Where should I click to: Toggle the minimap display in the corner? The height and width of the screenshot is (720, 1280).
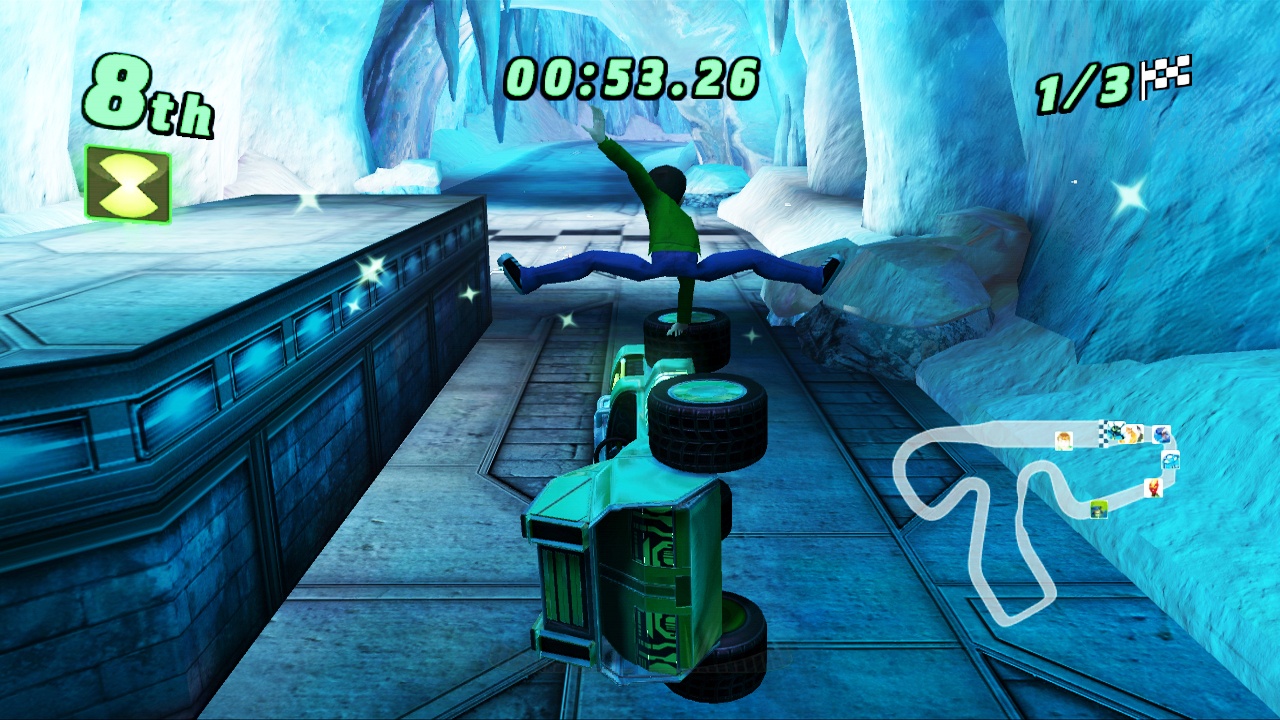tap(1040, 500)
